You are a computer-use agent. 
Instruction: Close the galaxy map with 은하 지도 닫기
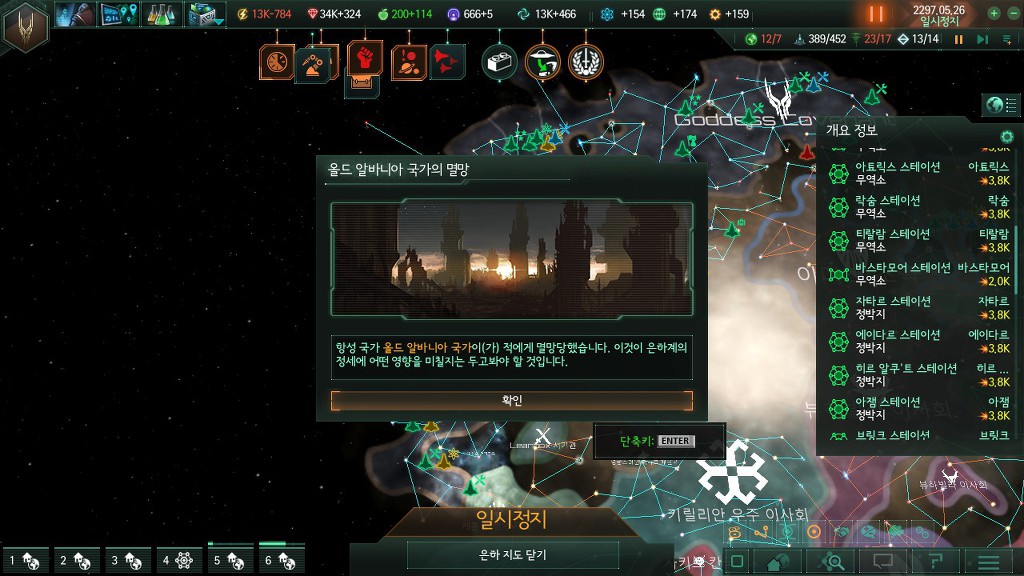512,555
